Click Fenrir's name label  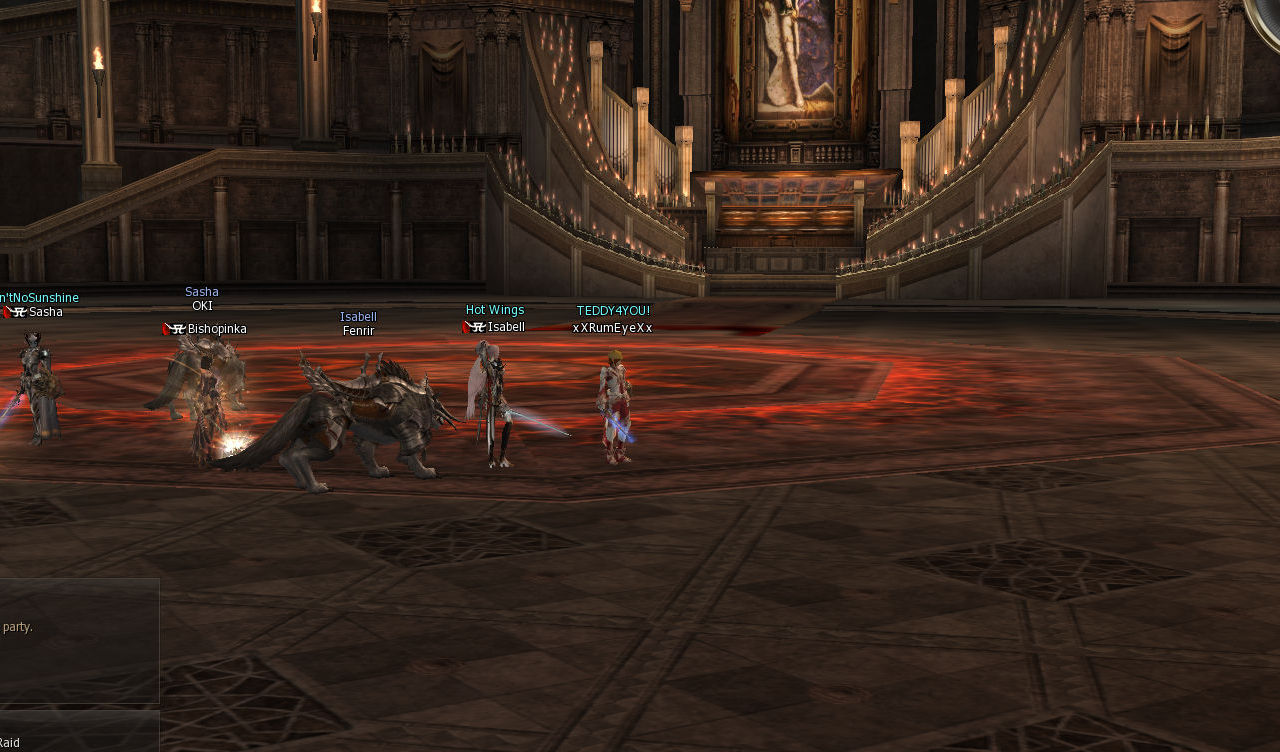pos(358,330)
